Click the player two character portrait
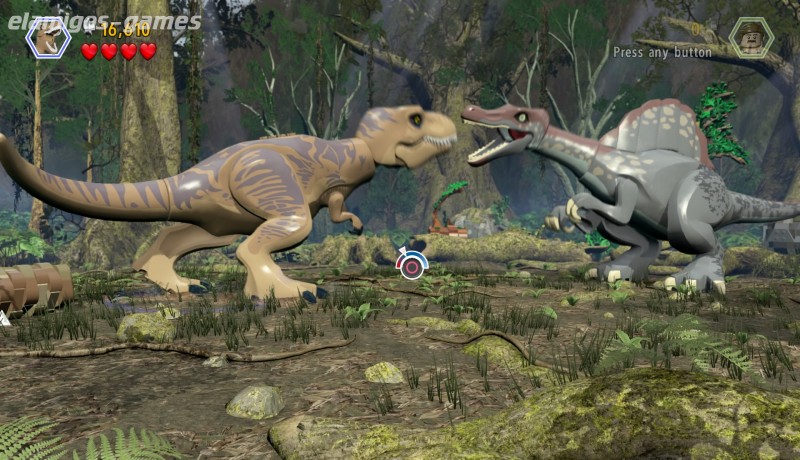The image size is (800, 460). [750, 37]
